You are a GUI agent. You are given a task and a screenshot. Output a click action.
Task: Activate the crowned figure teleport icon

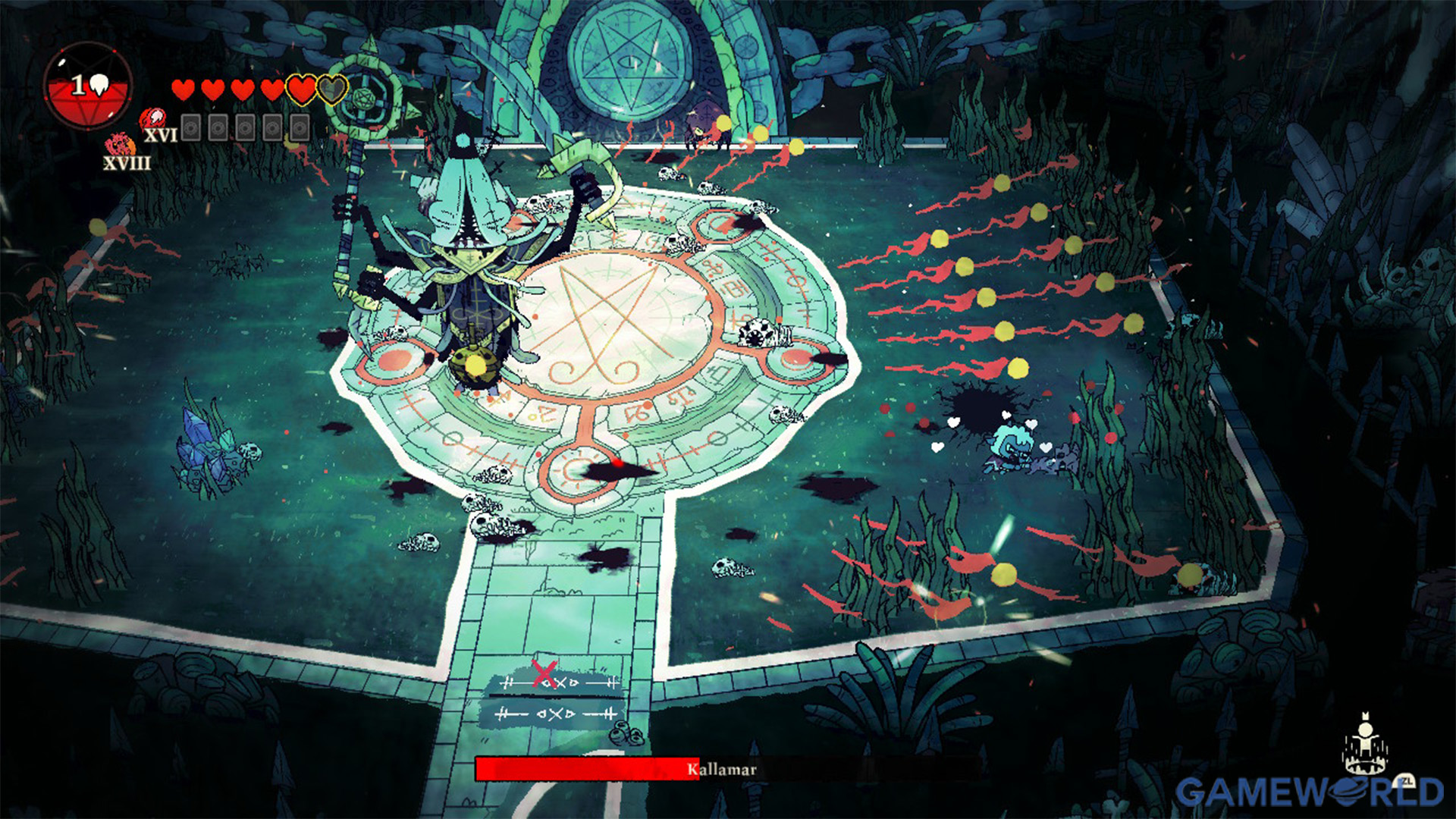(1364, 742)
